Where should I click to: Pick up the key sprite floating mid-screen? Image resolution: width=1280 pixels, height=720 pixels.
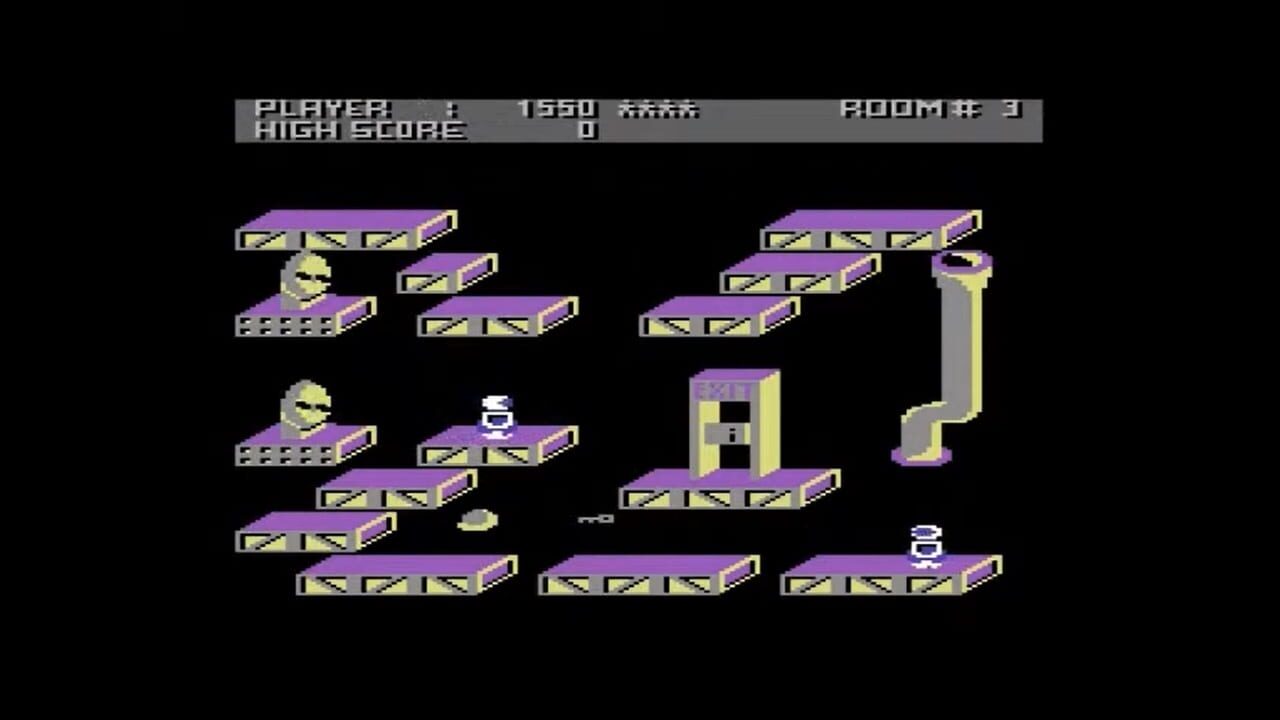pyautogui.click(x=596, y=519)
